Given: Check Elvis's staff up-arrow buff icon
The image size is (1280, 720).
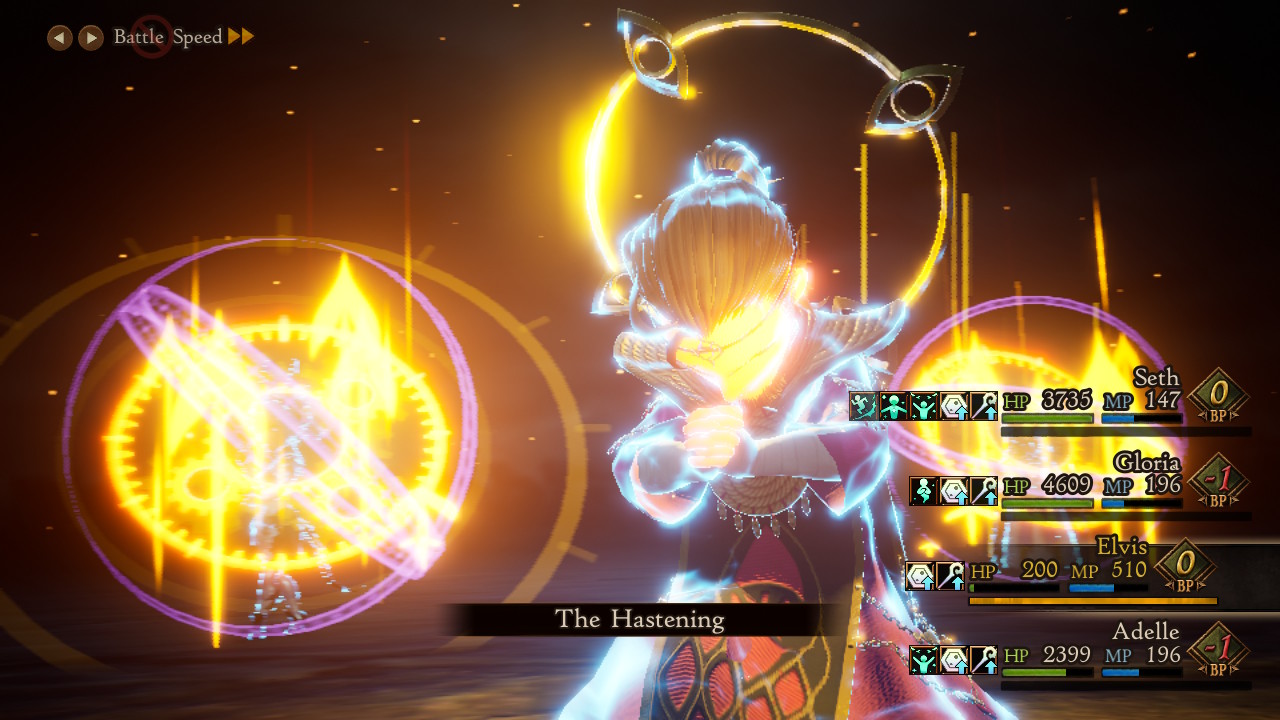Looking at the screenshot, I should click(x=950, y=575).
